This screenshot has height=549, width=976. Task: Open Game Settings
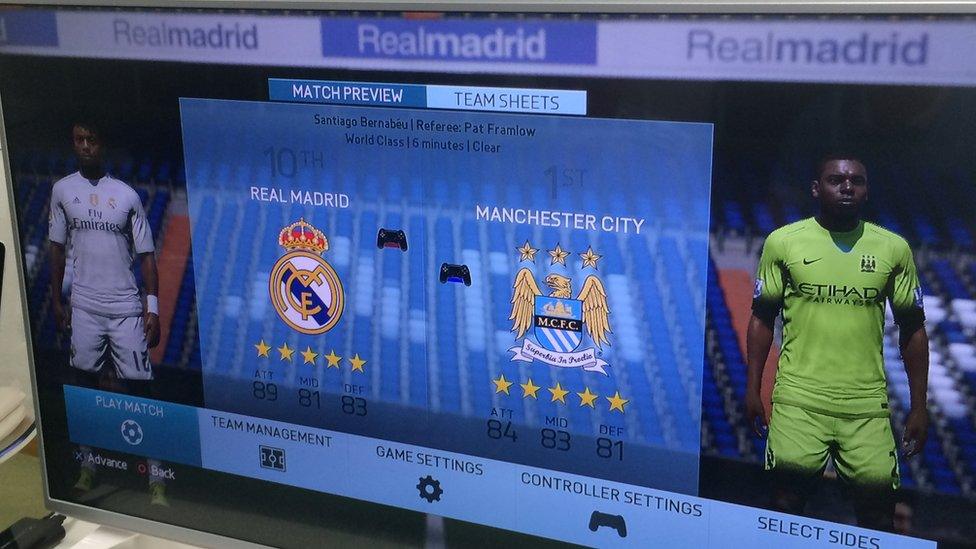(x=429, y=475)
